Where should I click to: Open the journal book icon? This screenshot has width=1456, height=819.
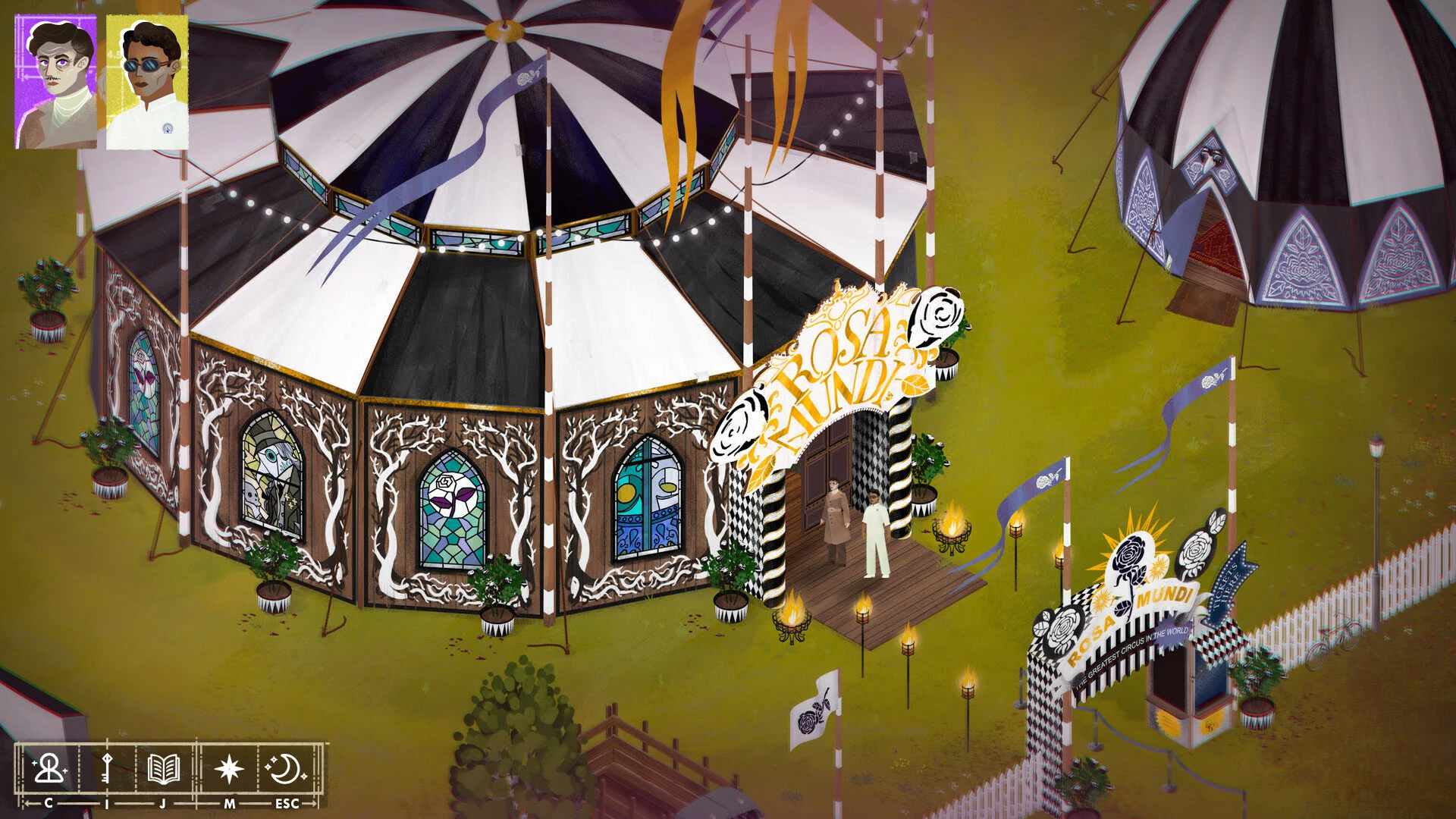tap(163, 769)
